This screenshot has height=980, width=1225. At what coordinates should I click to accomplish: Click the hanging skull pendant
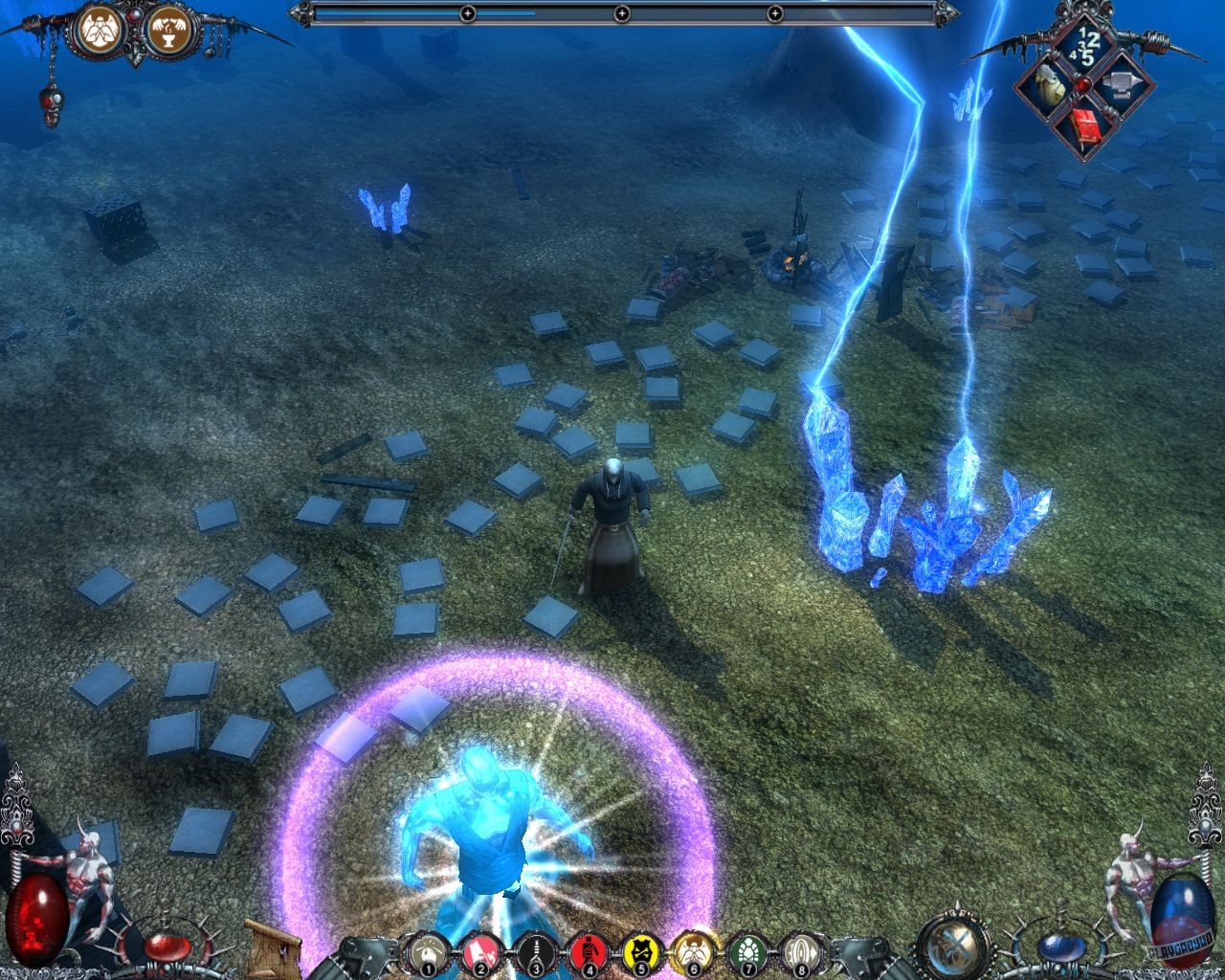tap(50, 100)
